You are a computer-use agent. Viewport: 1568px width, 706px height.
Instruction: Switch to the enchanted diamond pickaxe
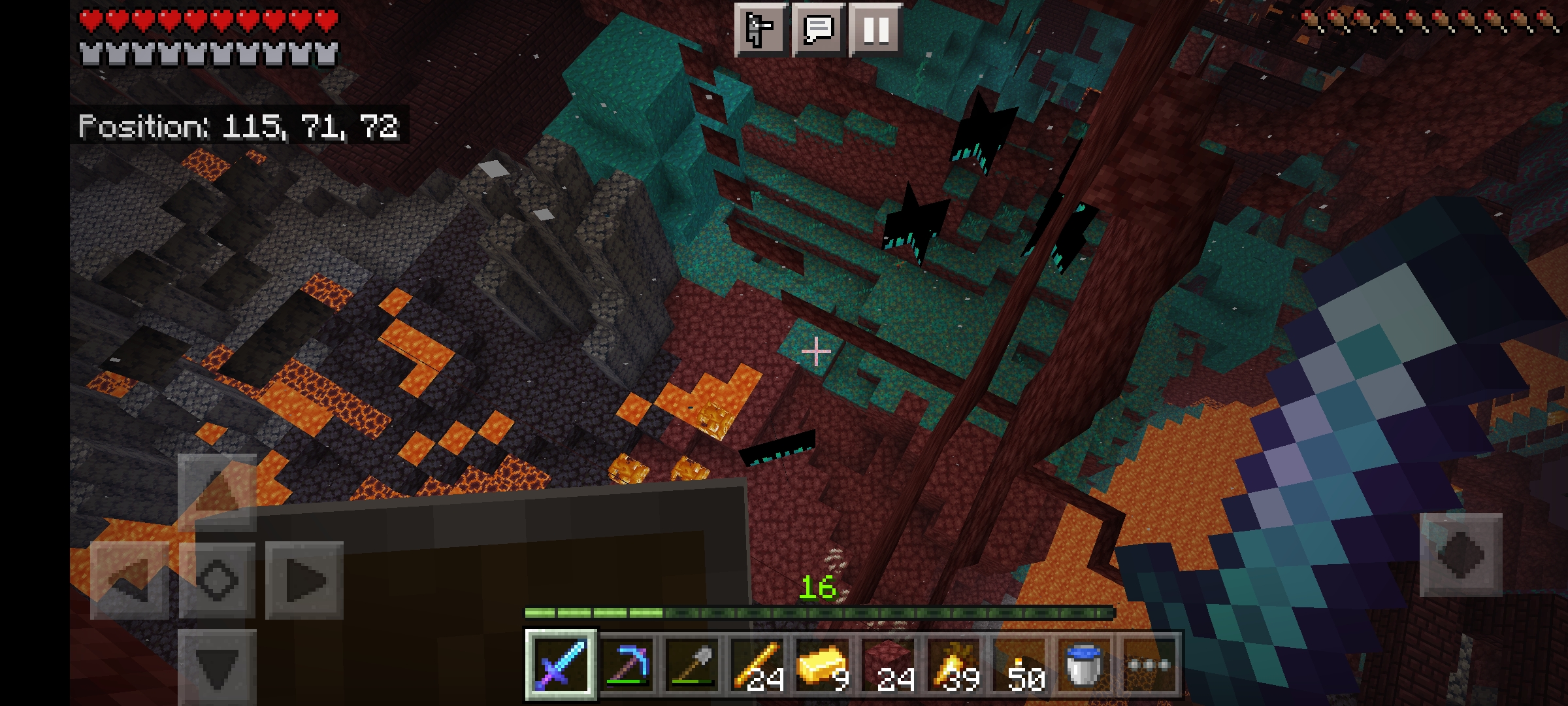(627, 665)
